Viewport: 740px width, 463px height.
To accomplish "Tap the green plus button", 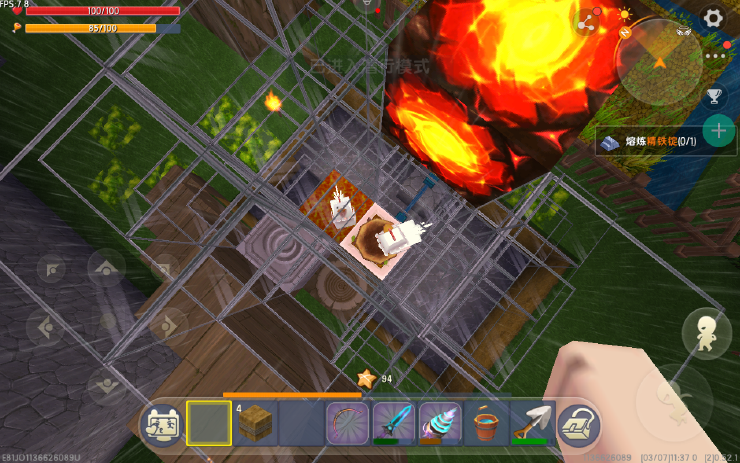I will pos(717,130).
